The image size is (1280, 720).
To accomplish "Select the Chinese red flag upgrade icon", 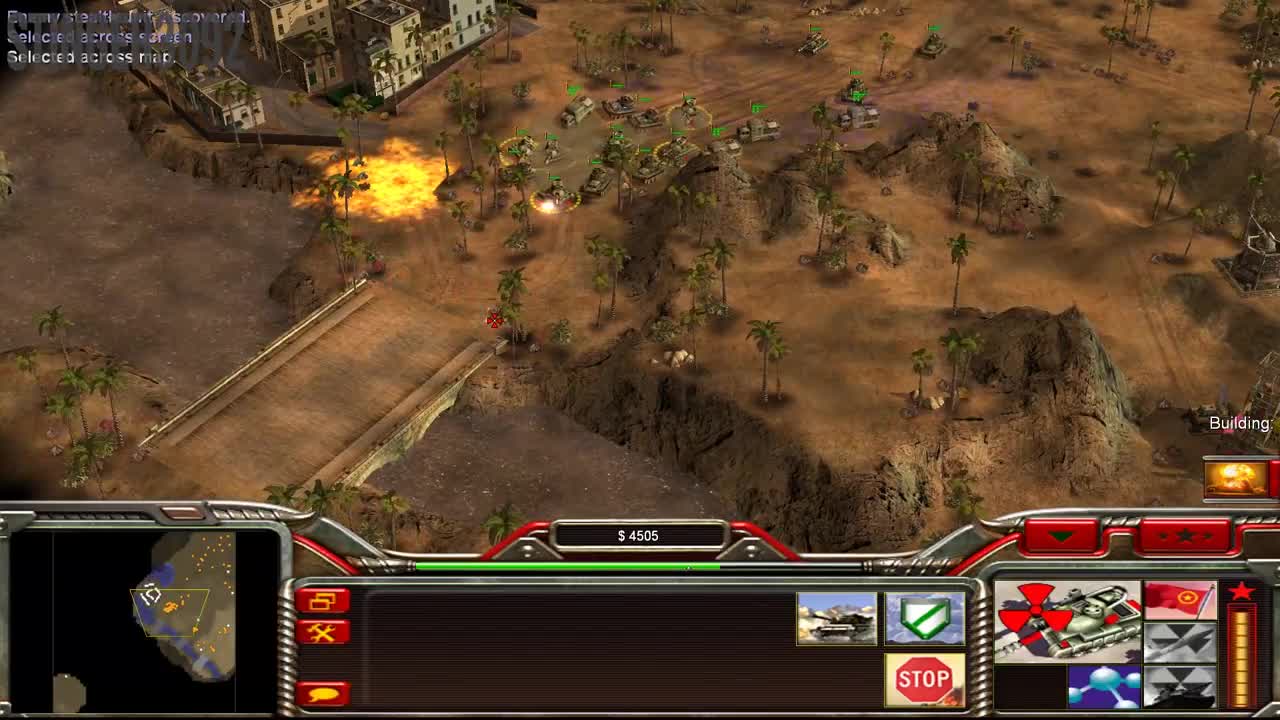I will [x=1180, y=600].
